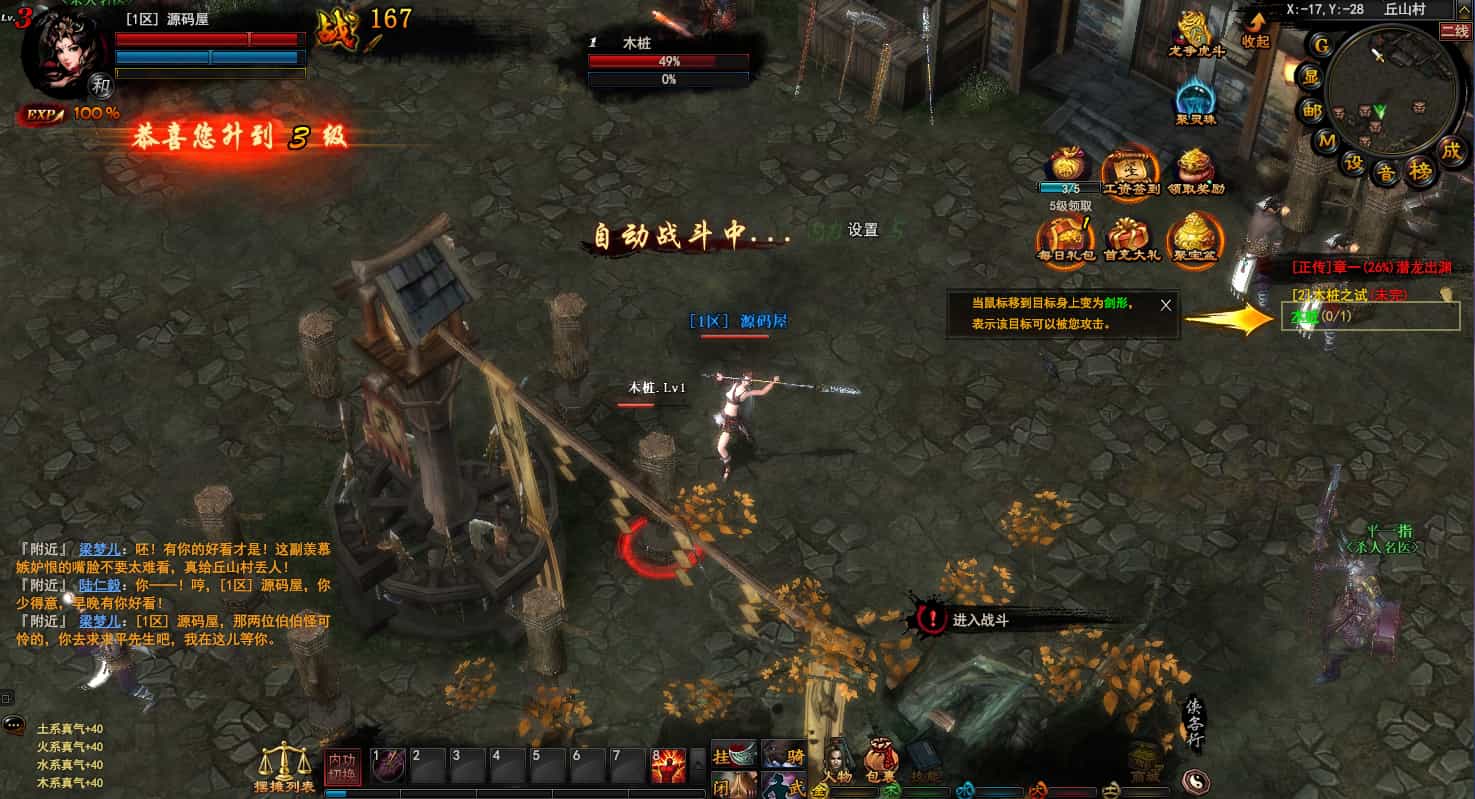1475x799 pixels.
Task: Select the 木桩 (0/1) quest objective
Action: (x=1318, y=316)
